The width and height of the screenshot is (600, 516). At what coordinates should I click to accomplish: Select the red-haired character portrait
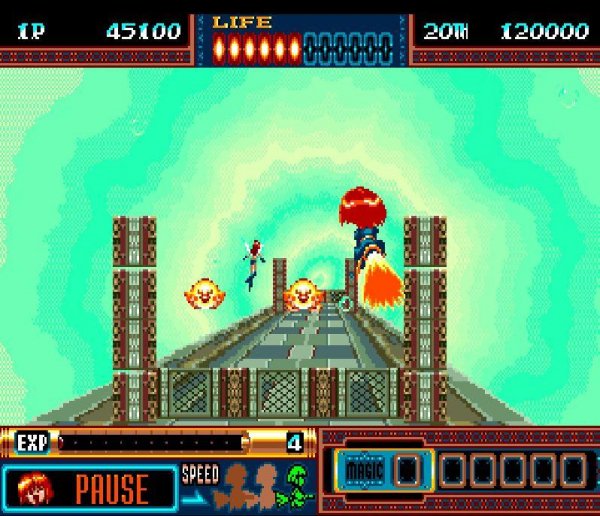(x=34, y=488)
